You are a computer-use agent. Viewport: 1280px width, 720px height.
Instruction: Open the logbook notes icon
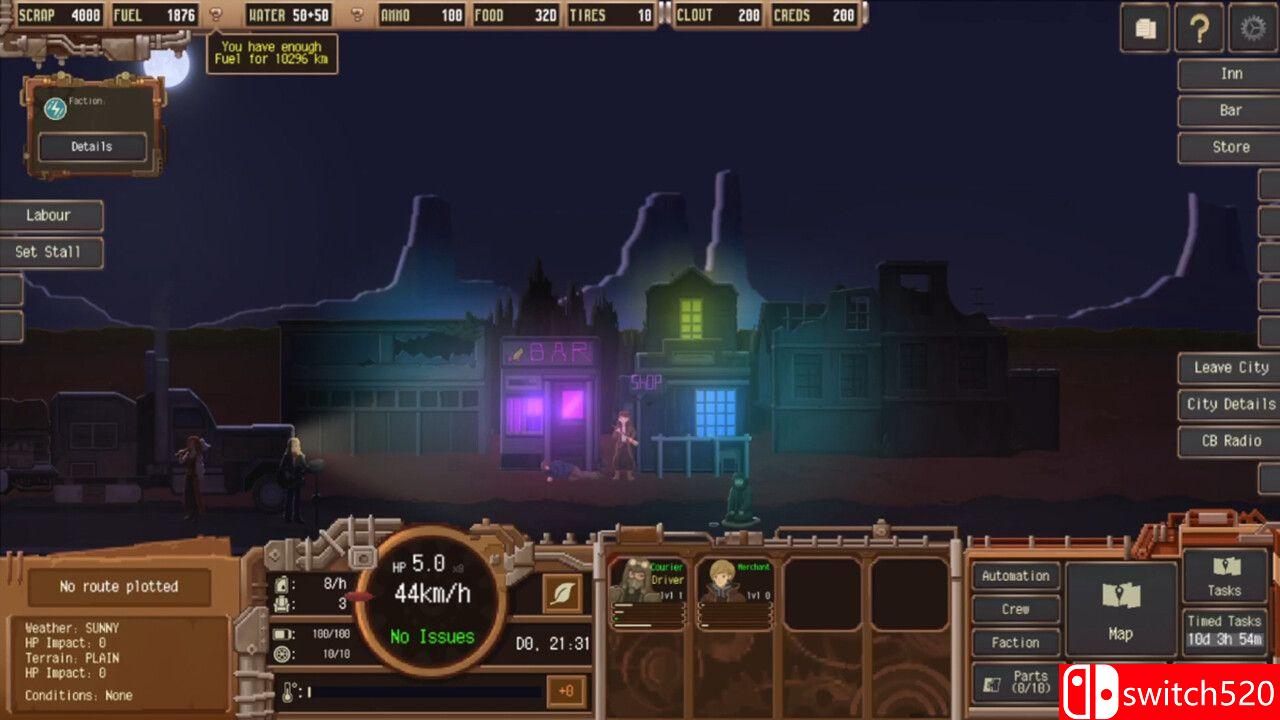click(x=1144, y=28)
